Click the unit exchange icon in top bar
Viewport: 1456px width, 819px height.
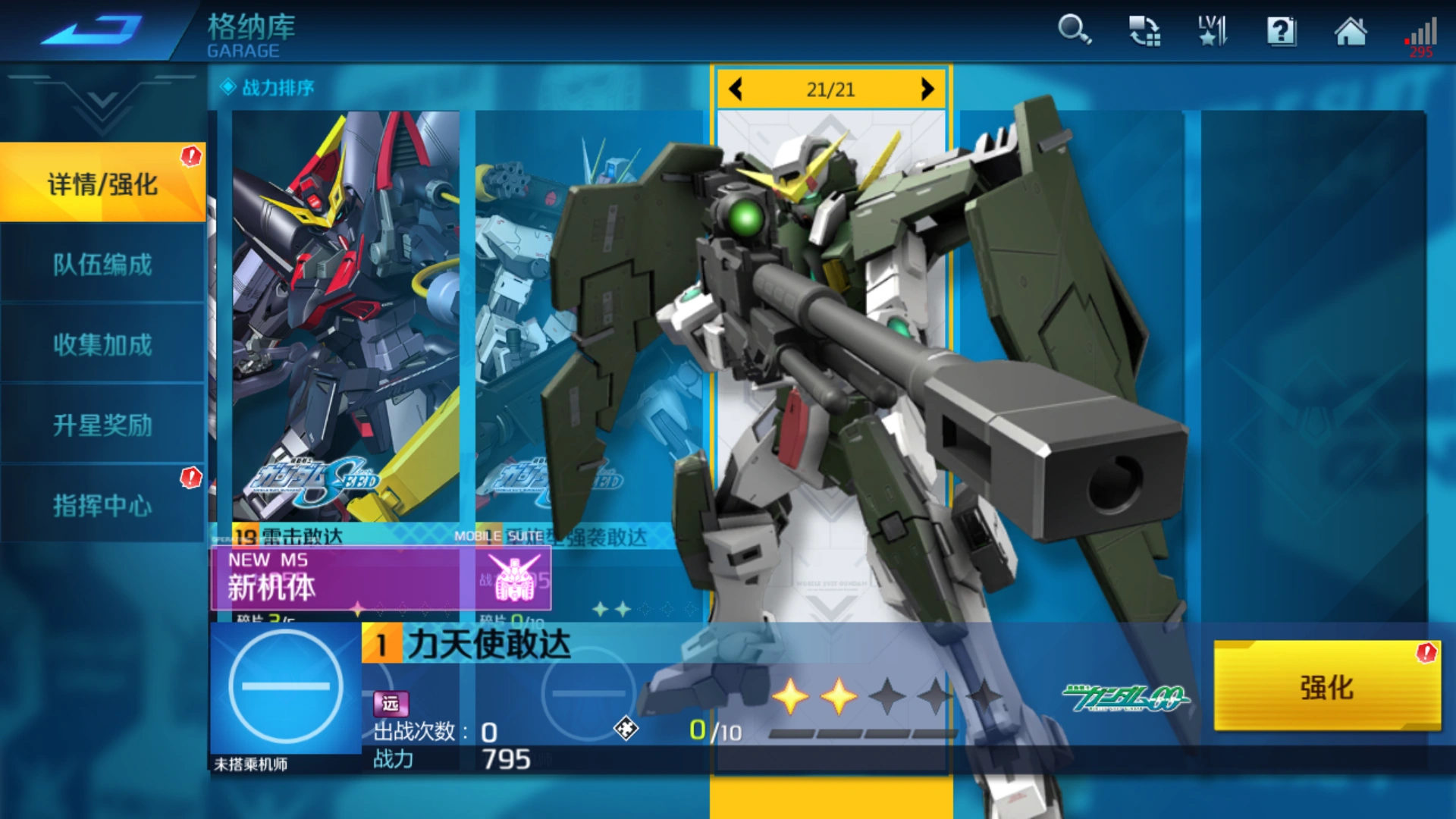pos(1144,30)
